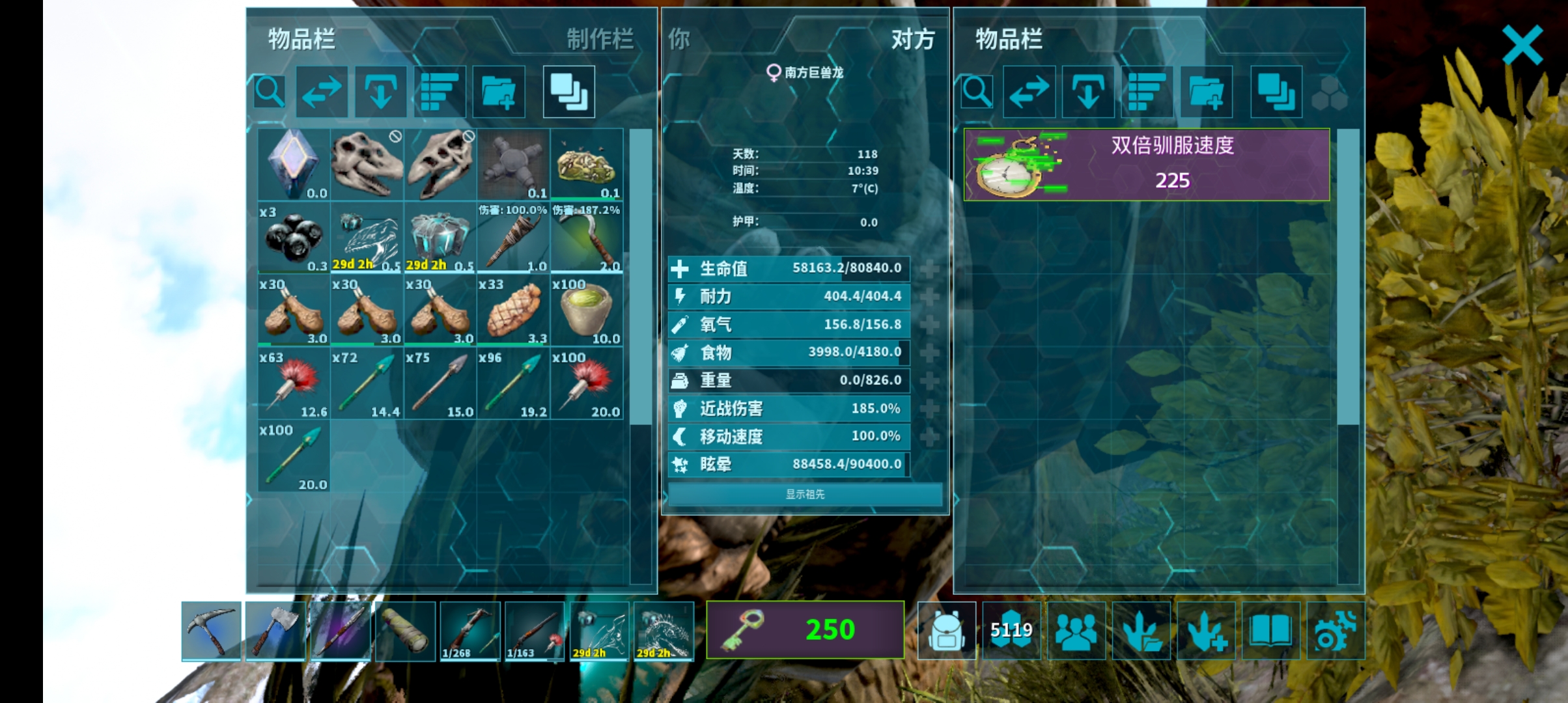1568x703 pixels.
Task: Select the 对方 tab
Action: point(912,39)
